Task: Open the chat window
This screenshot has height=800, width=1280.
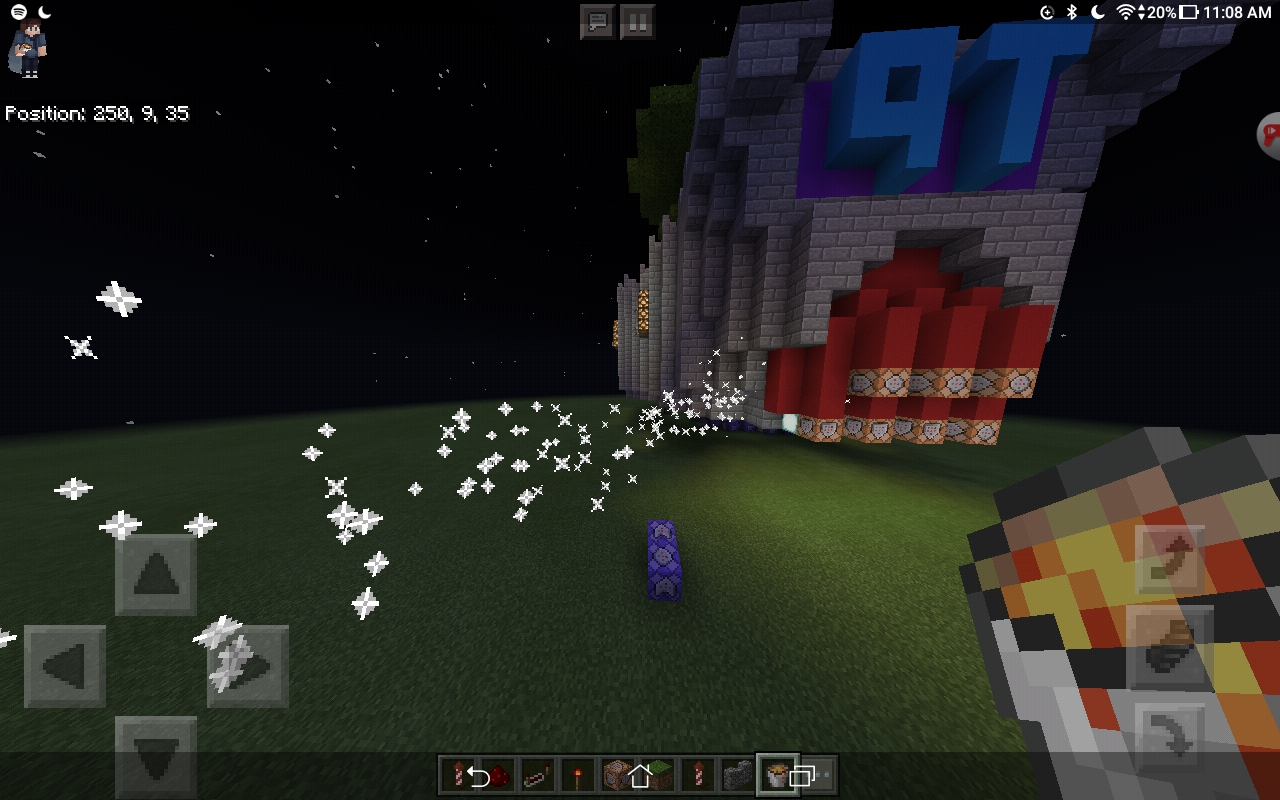Action: [597, 21]
